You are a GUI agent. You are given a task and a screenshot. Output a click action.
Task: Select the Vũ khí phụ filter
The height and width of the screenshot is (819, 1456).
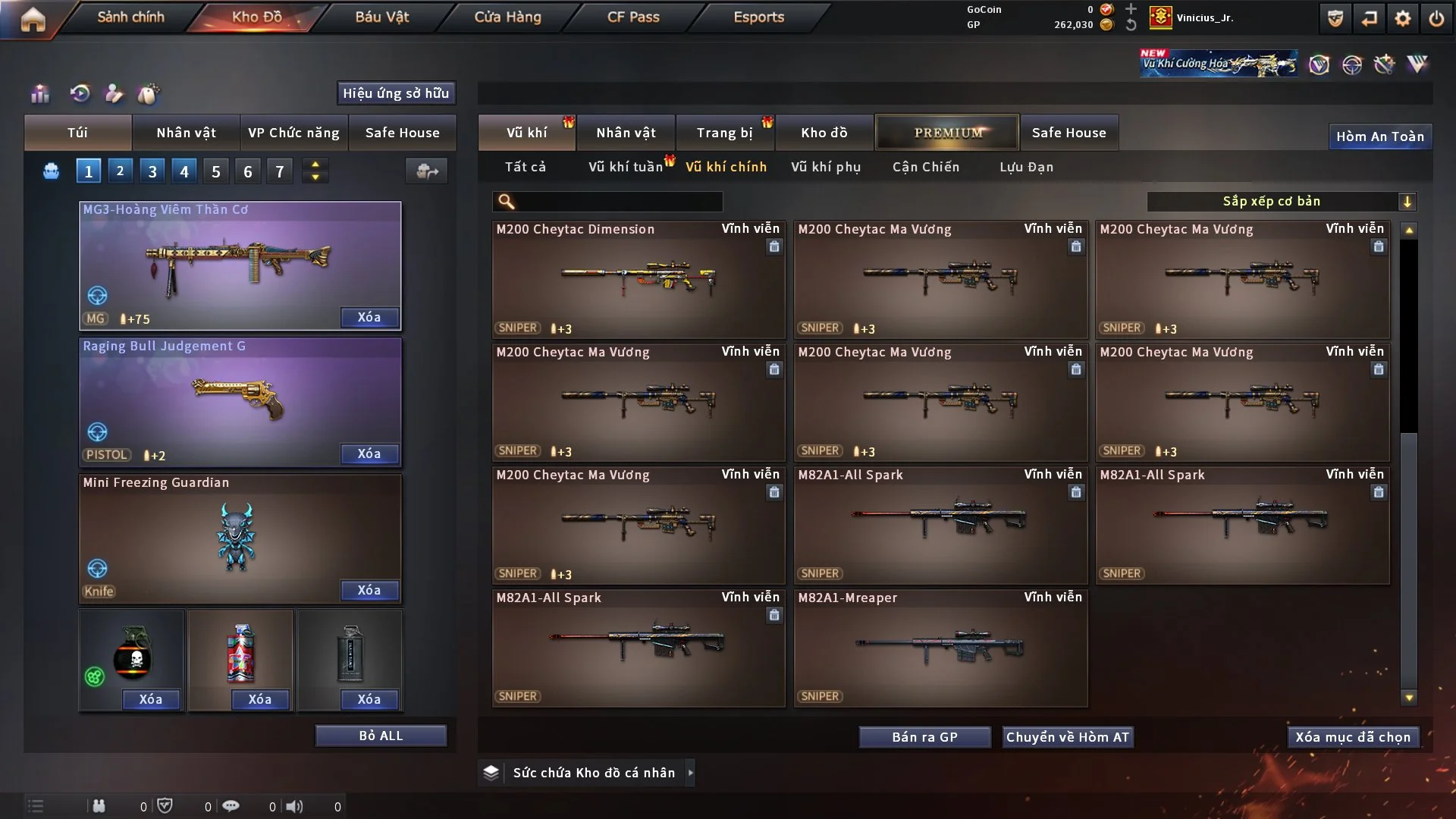(x=826, y=167)
